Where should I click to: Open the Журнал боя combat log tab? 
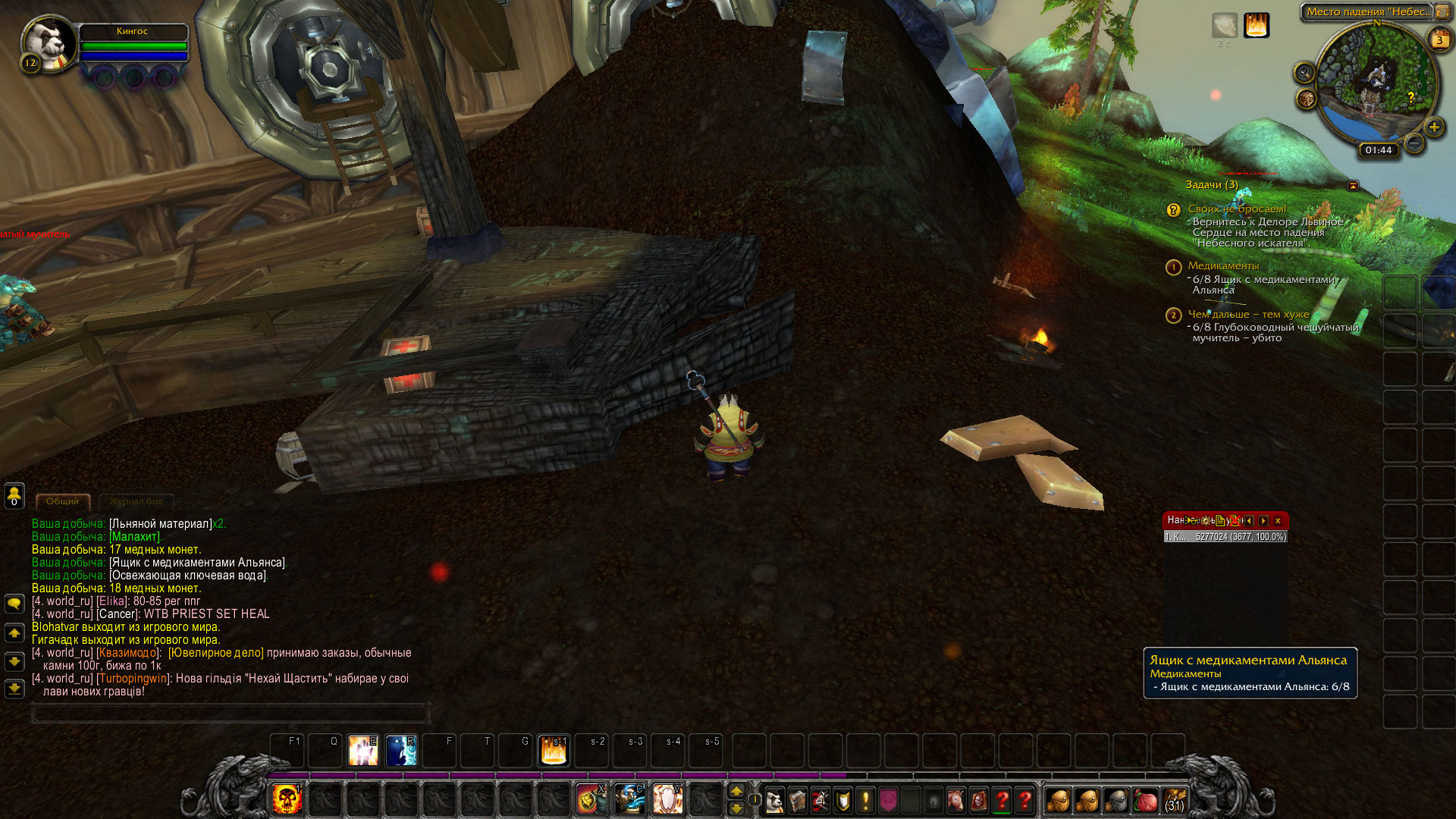pyautogui.click(x=136, y=501)
